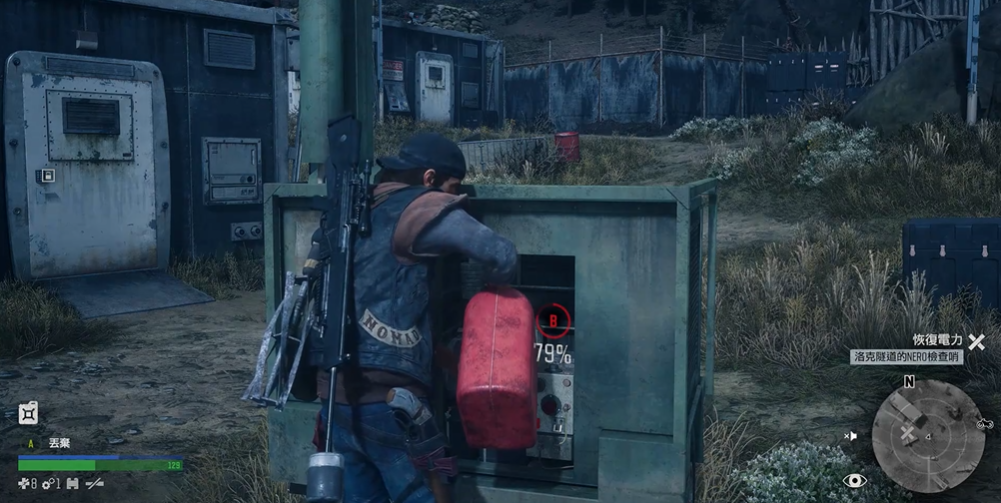Click the 洛克隧道的NERO檢查哨 location label

pyautogui.click(x=907, y=357)
